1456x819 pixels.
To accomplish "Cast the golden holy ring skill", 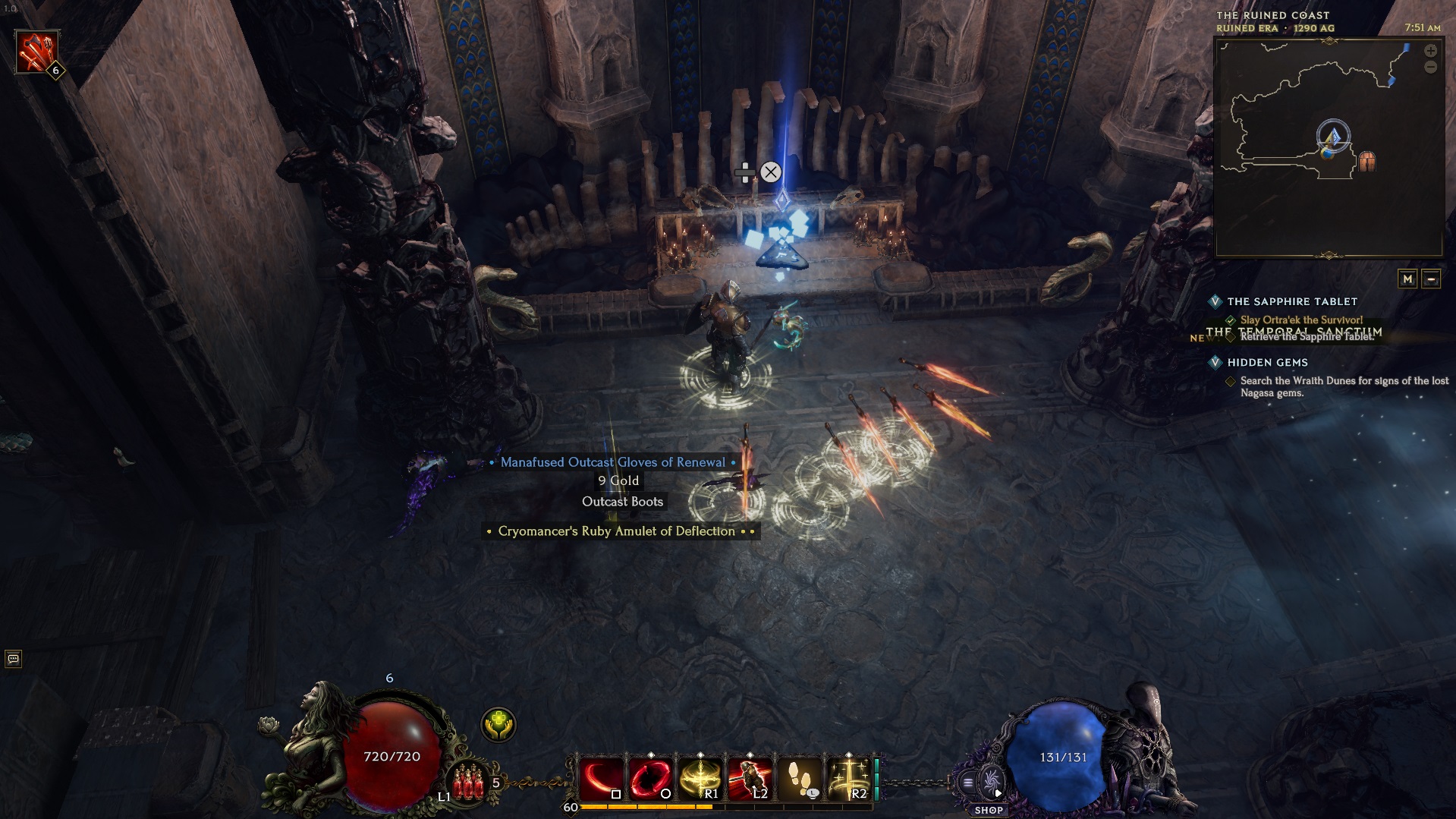I will 700,780.
